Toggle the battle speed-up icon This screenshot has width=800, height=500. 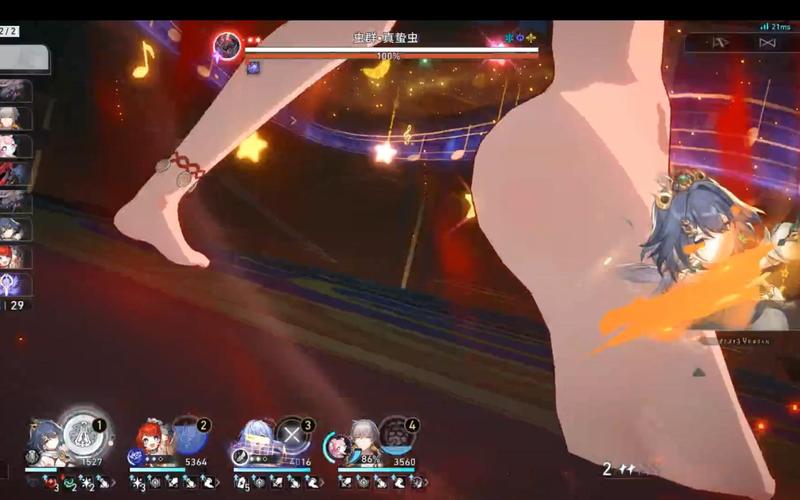coord(767,43)
